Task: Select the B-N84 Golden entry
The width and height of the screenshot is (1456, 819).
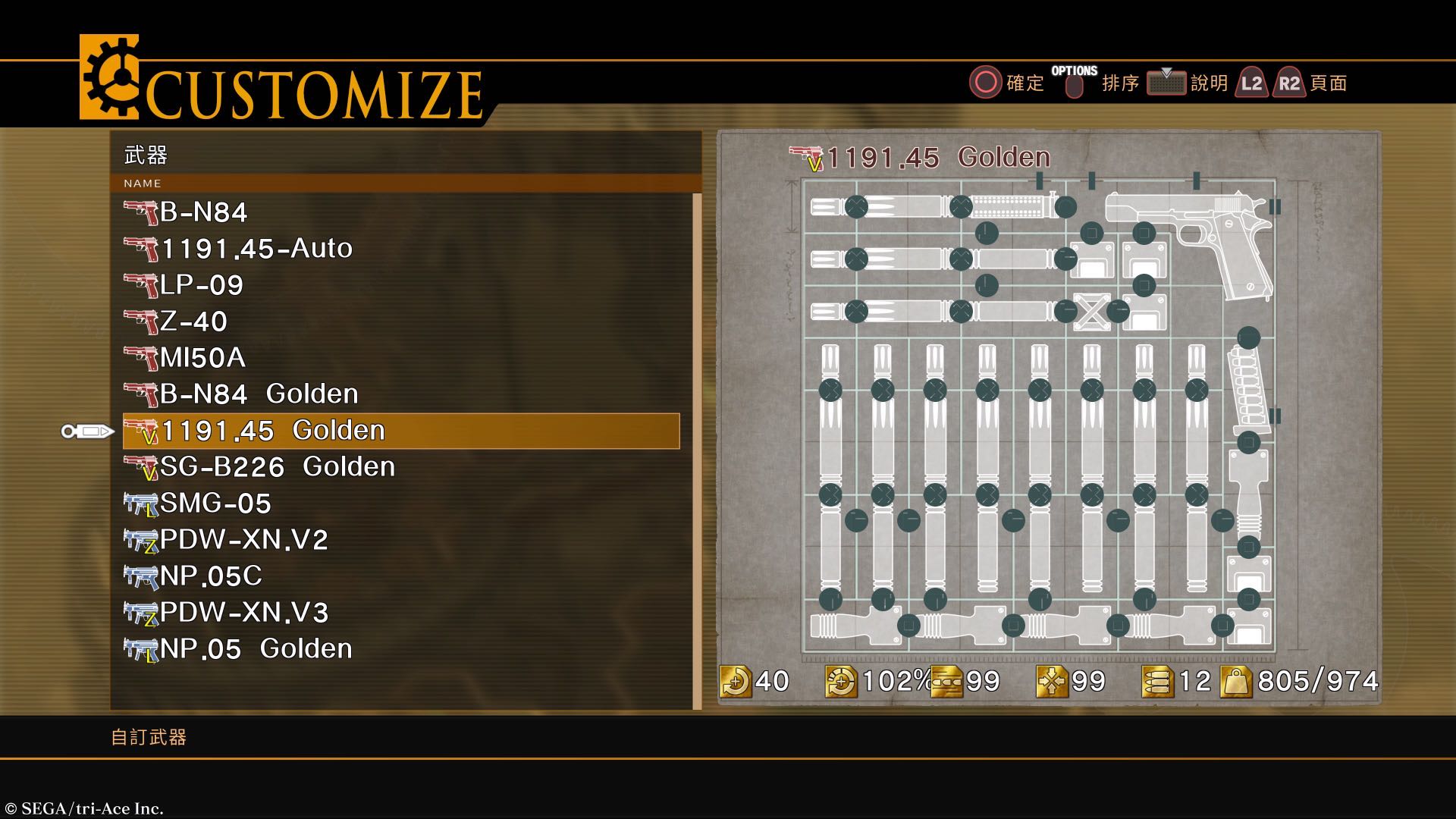Action: pos(259,394)
